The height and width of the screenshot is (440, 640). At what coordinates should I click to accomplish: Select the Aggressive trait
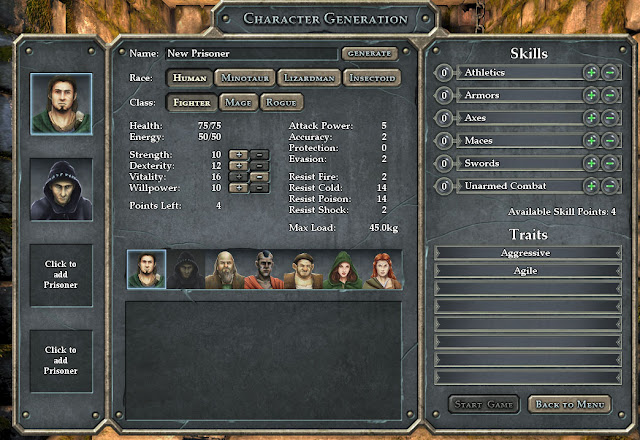coord(526,253)
